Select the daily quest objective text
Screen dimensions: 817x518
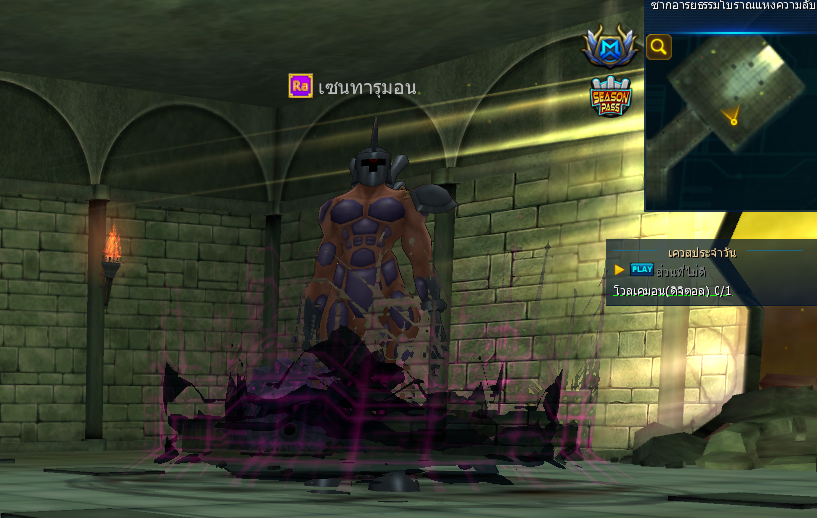(672, 291)
